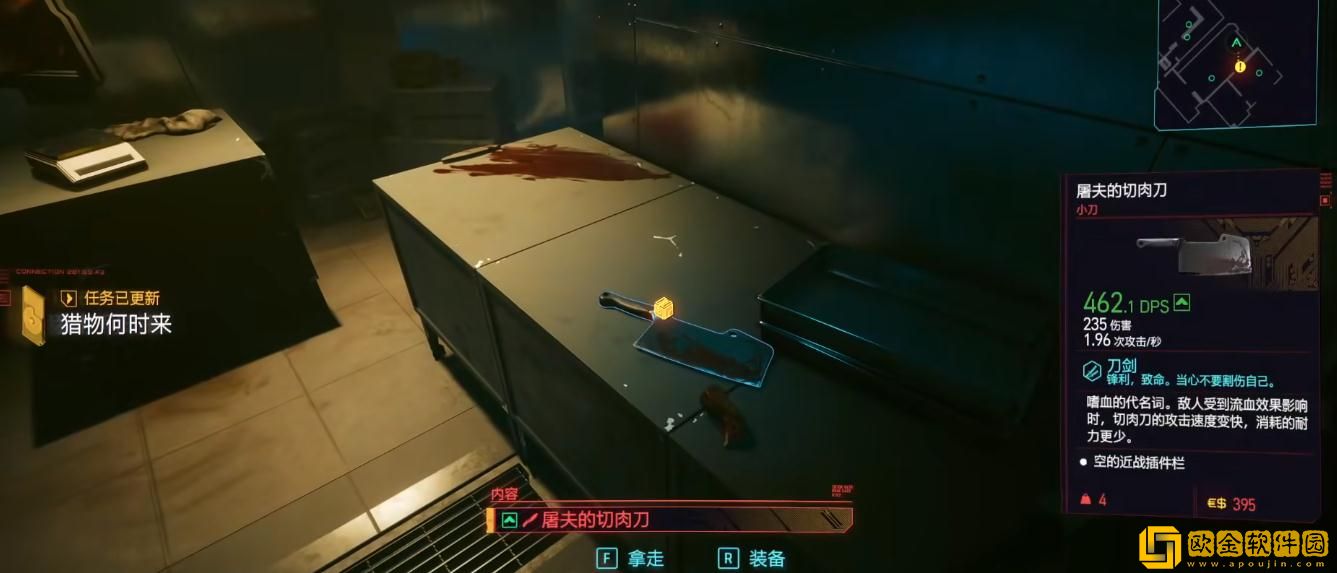Viewport: 1337px width, 573px height.
Task: Click the 刀剑 weapon type icon
Action: click(x=1092, y=371)
